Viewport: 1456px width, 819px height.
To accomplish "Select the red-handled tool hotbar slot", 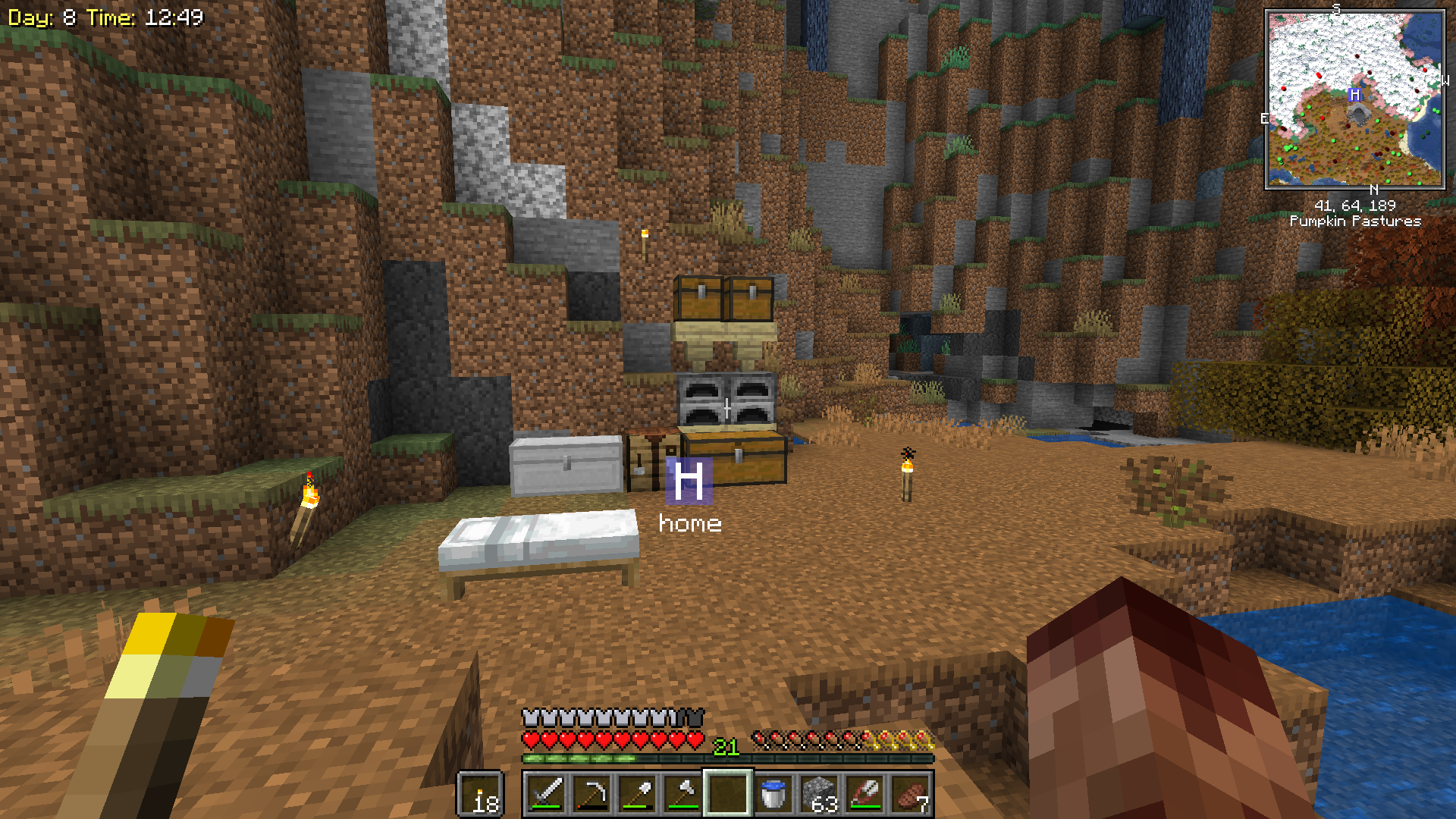I will coord(864,794).
